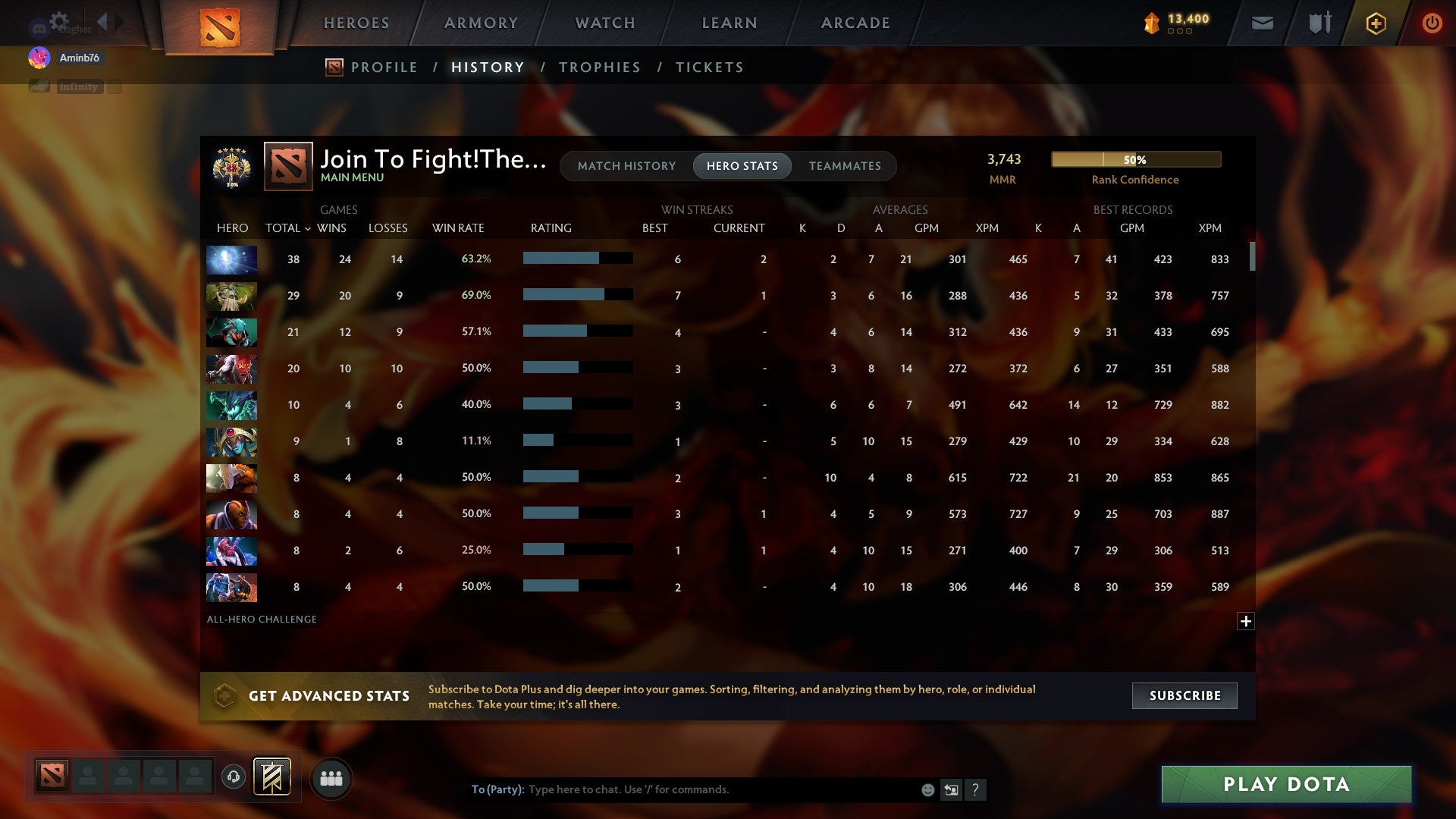The width and height of the screenshot is (1456, 819).
Task: Click the red power button icon
Action: click(1432, 23)
